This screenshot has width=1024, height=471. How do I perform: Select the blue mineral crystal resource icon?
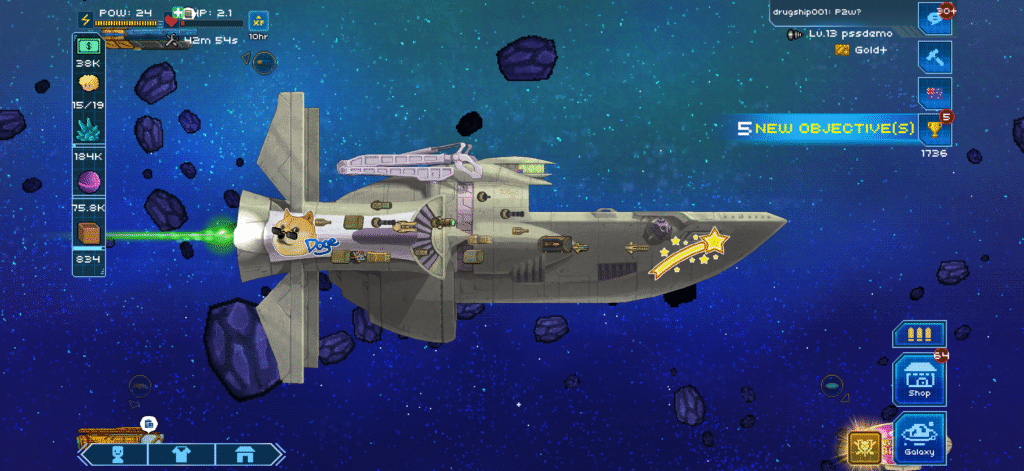pos(89,129)
